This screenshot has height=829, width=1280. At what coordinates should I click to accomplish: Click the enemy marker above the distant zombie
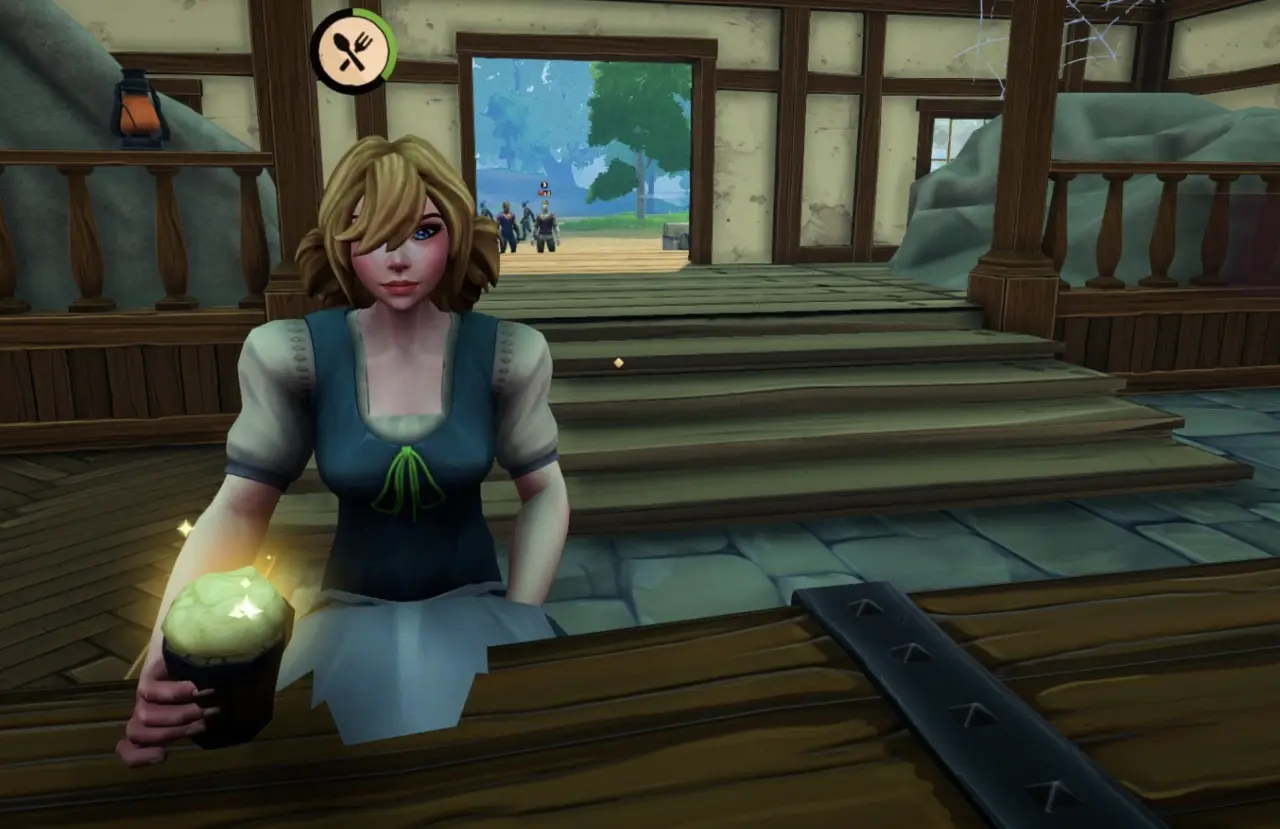[x=544, y=183]
